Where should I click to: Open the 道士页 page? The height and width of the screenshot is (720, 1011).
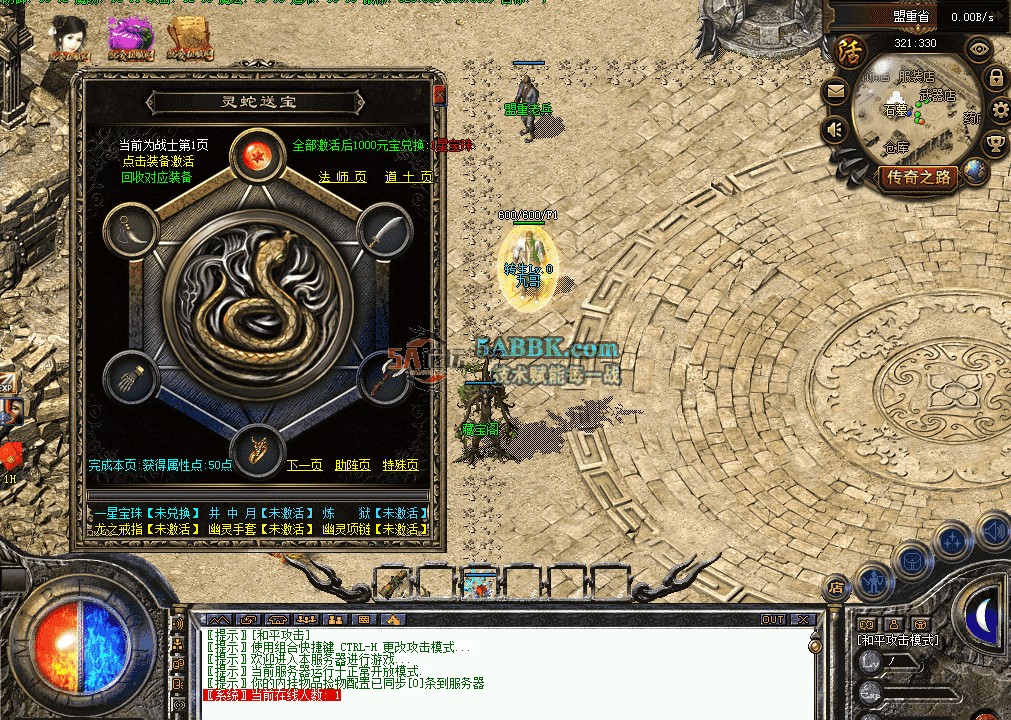pos(409,177)
